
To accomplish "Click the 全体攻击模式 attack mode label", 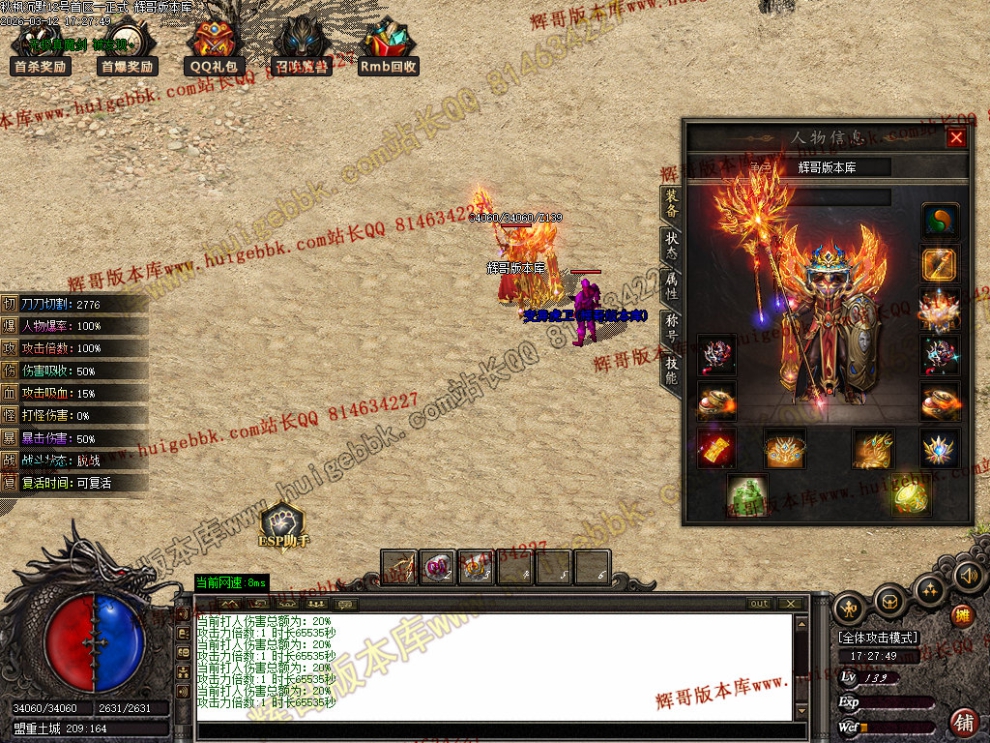I will (878, 637).
